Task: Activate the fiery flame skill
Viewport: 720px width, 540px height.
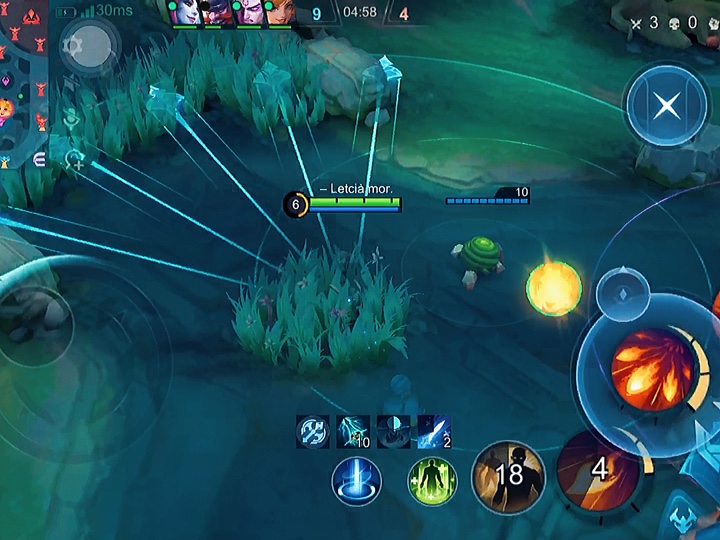Action: (x=652, y=370)
